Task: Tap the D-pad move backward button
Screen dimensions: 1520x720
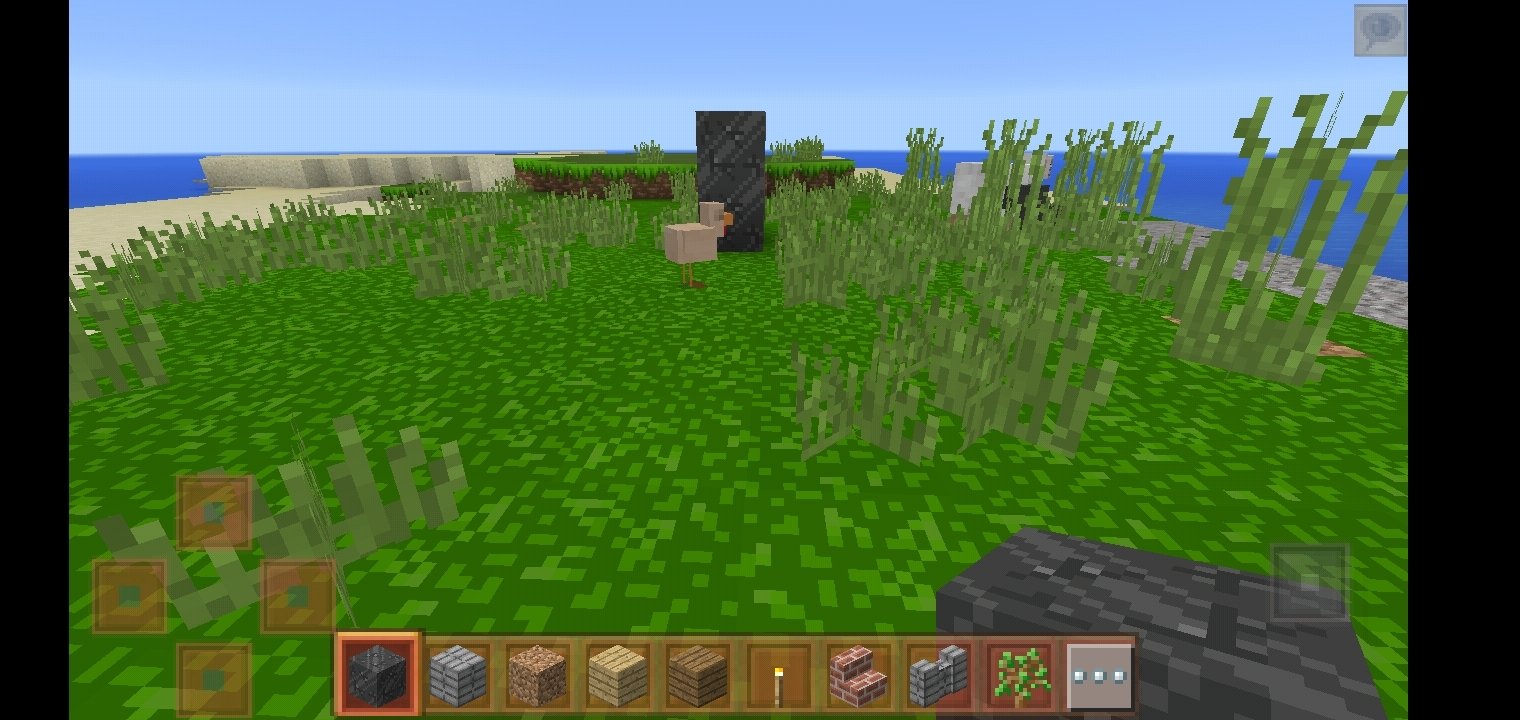Action: (x=214, y=680)
